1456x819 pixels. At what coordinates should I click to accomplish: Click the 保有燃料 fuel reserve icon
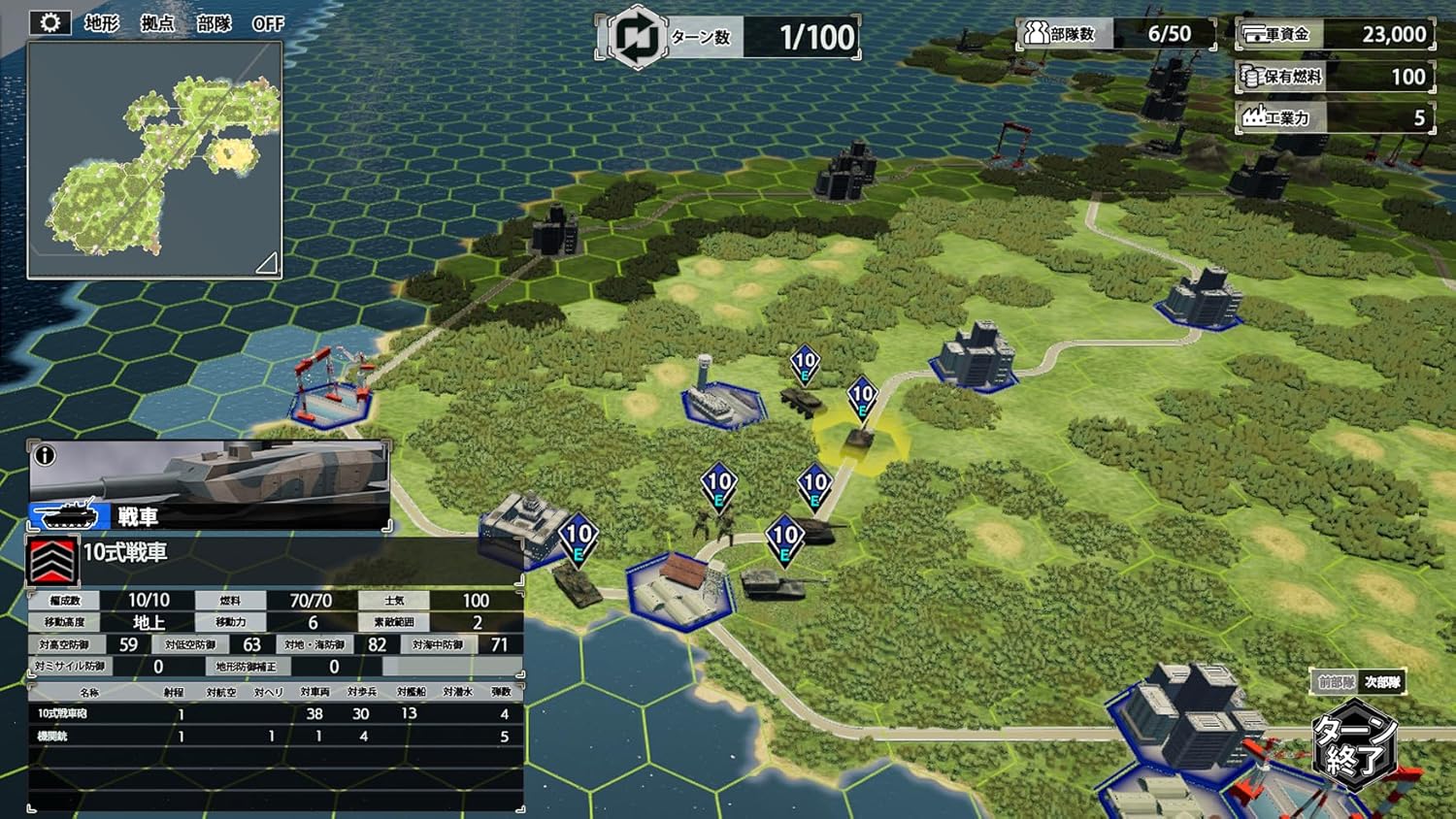pyautogui.click(x=1250, y=76)
